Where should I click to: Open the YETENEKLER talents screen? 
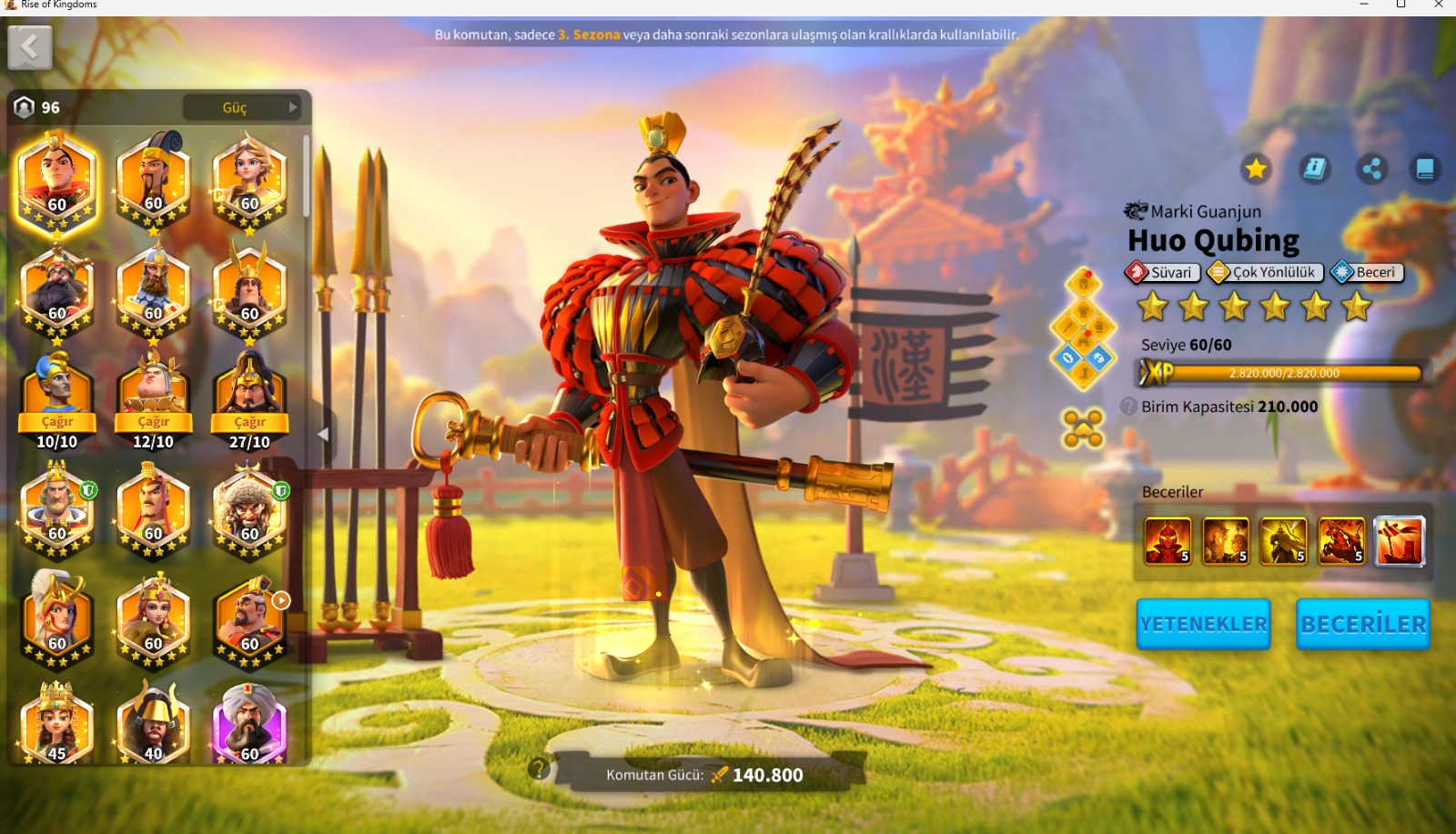coord(1203,624)
